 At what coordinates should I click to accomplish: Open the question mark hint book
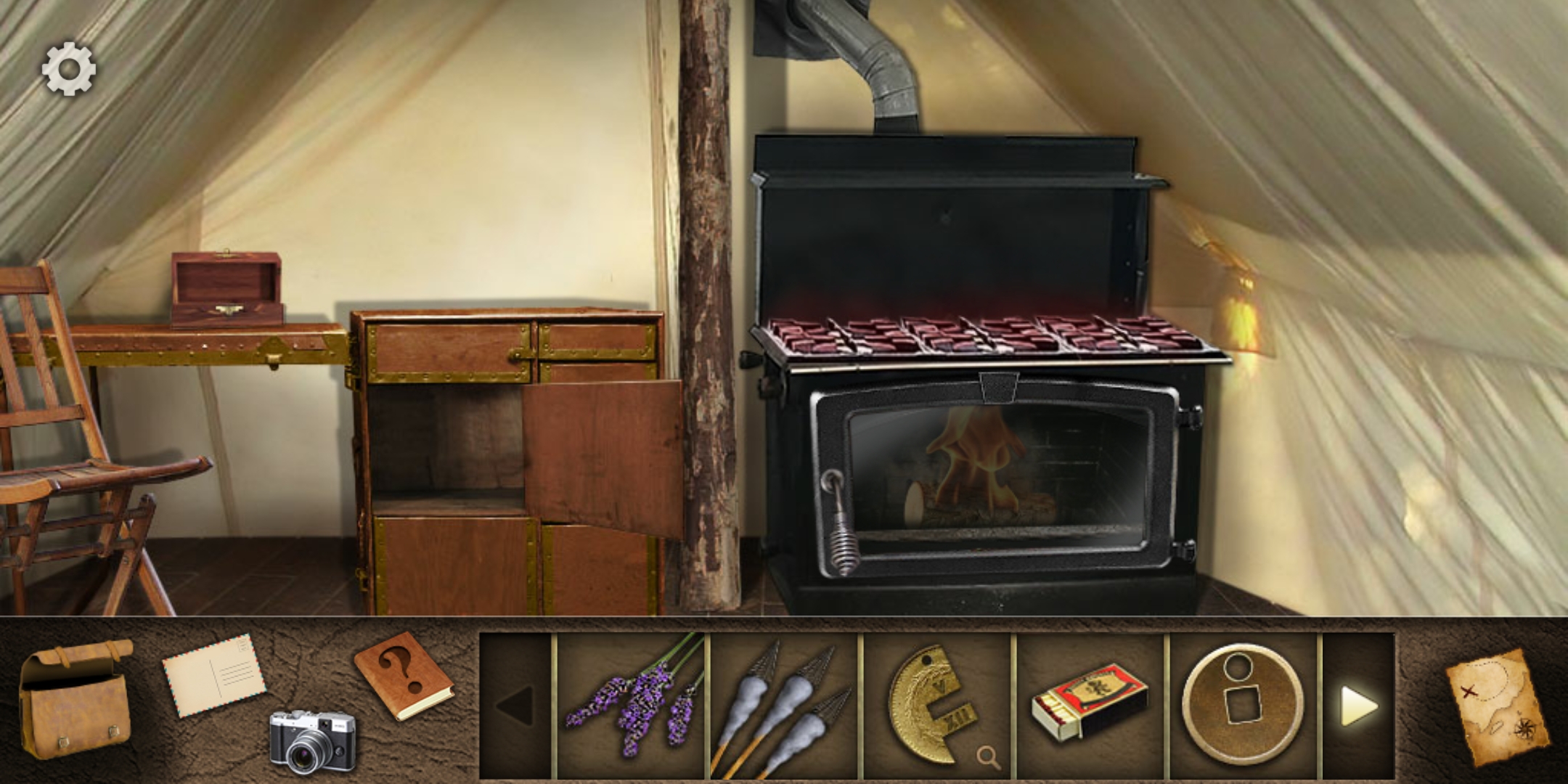coord(403,675)
